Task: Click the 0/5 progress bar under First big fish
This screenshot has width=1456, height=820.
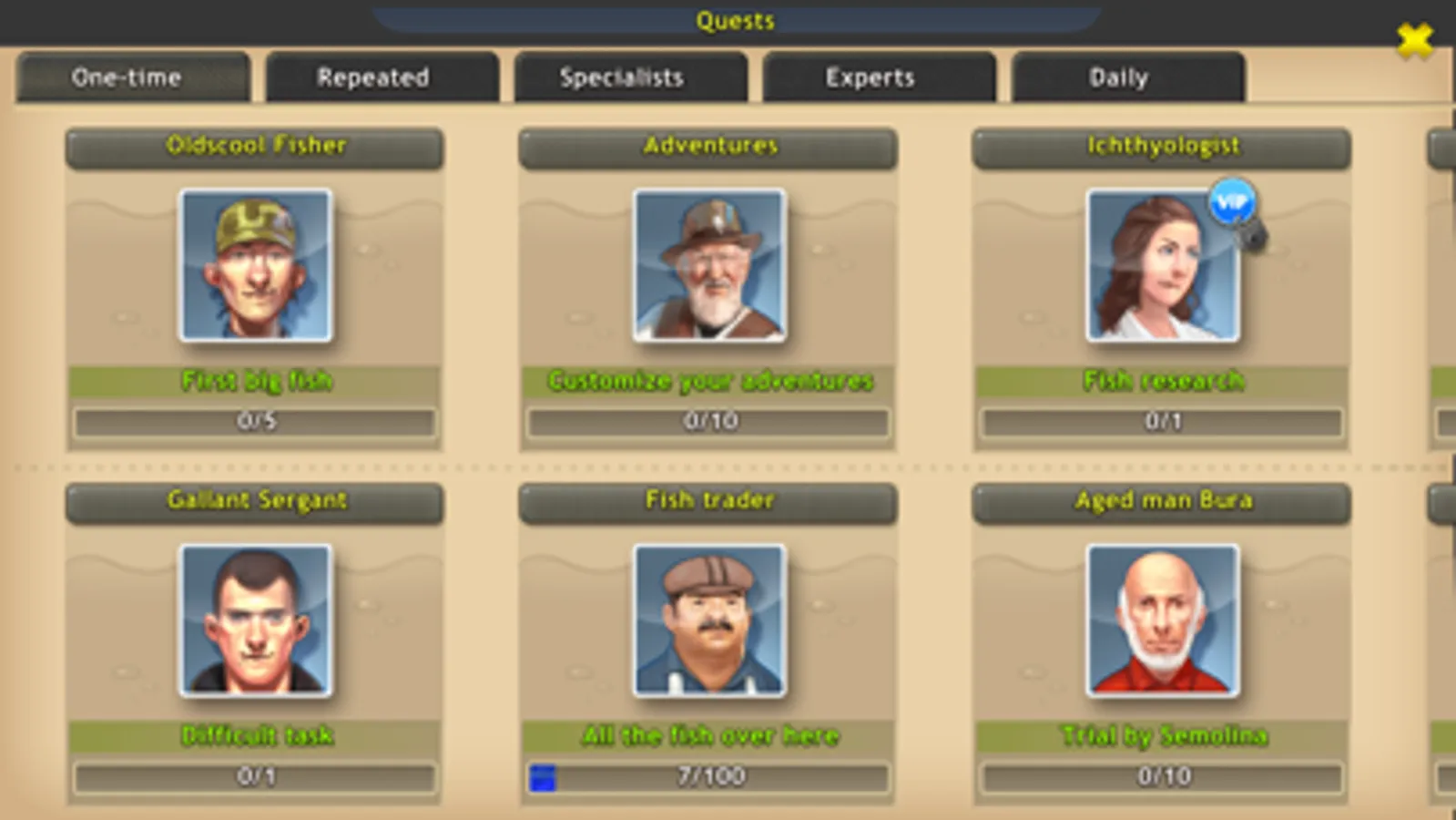Action: [x=255, y=421]
